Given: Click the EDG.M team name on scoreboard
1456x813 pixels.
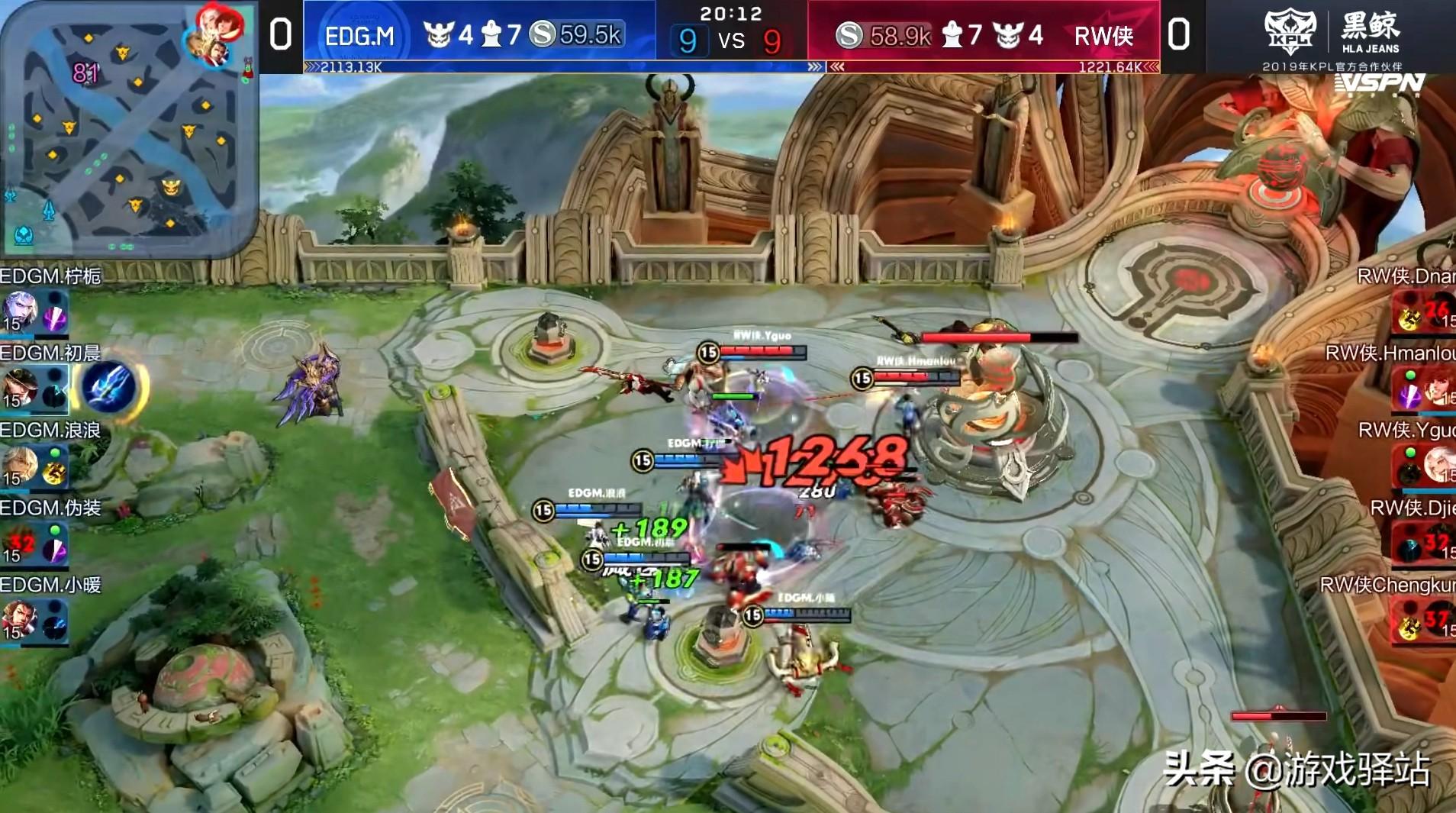Looking at the screenshot, I should (x=359, y=36).
